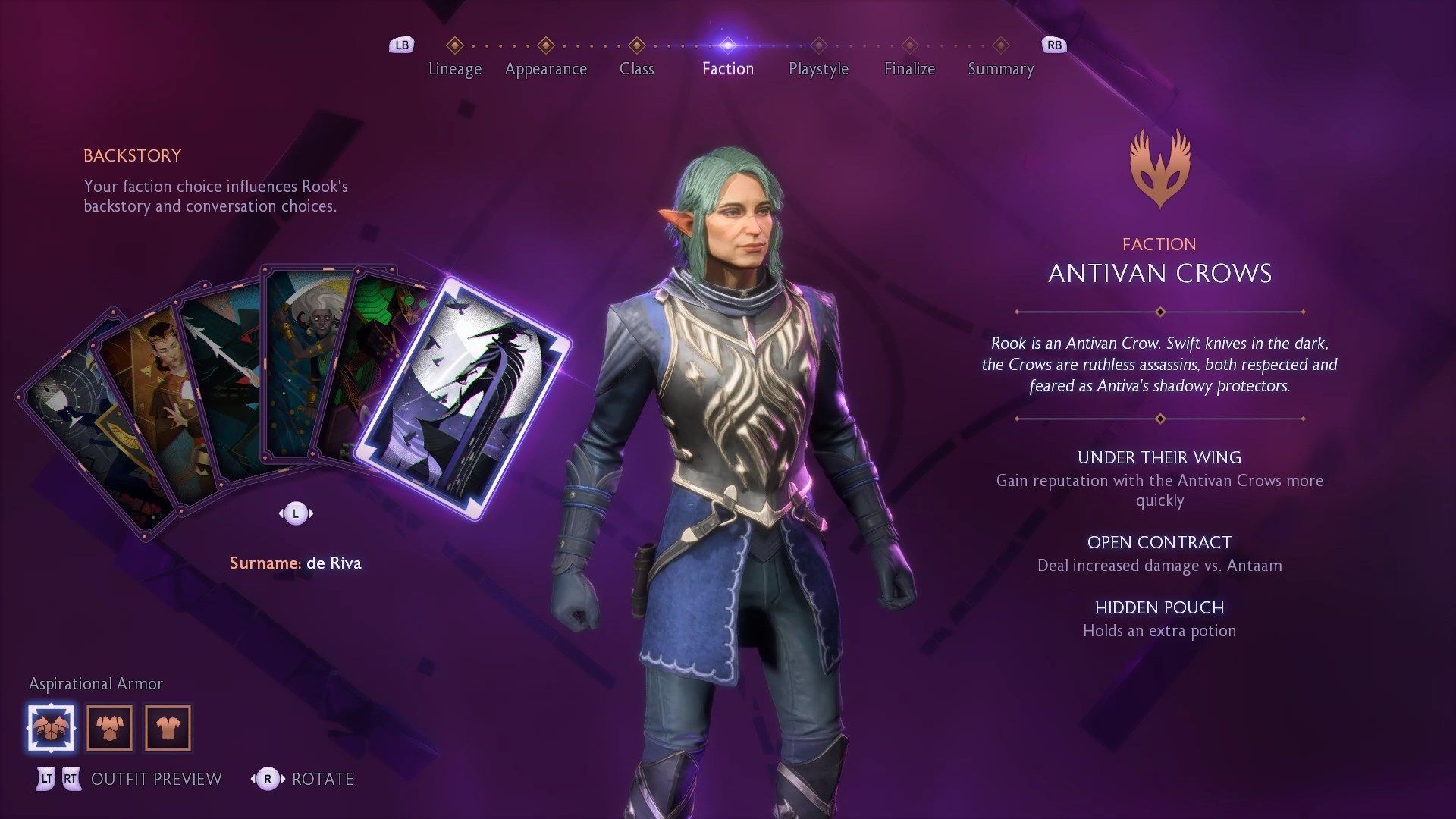Choose the light shirt armor option
Screen dimensions: 1456x819
[168, 728]
